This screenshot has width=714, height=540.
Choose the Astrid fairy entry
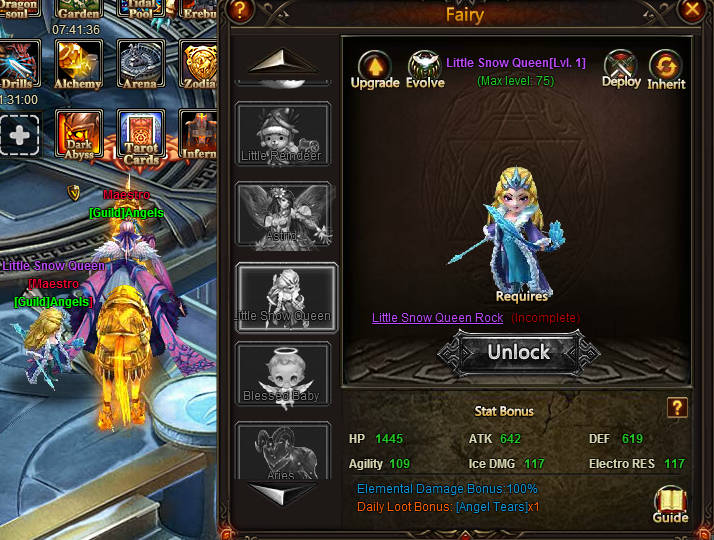282,214
